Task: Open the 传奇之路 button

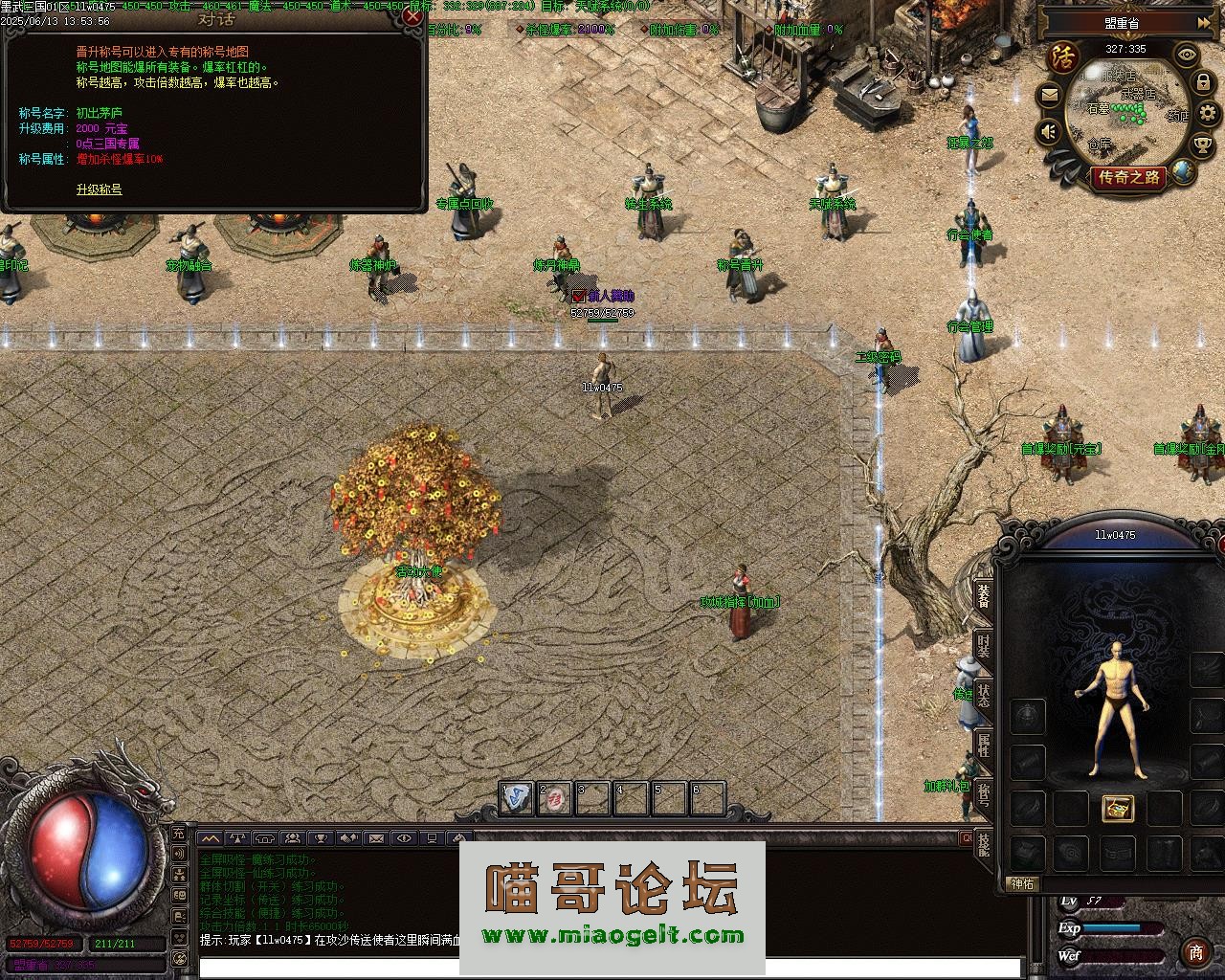Action: coord(1129,177)
